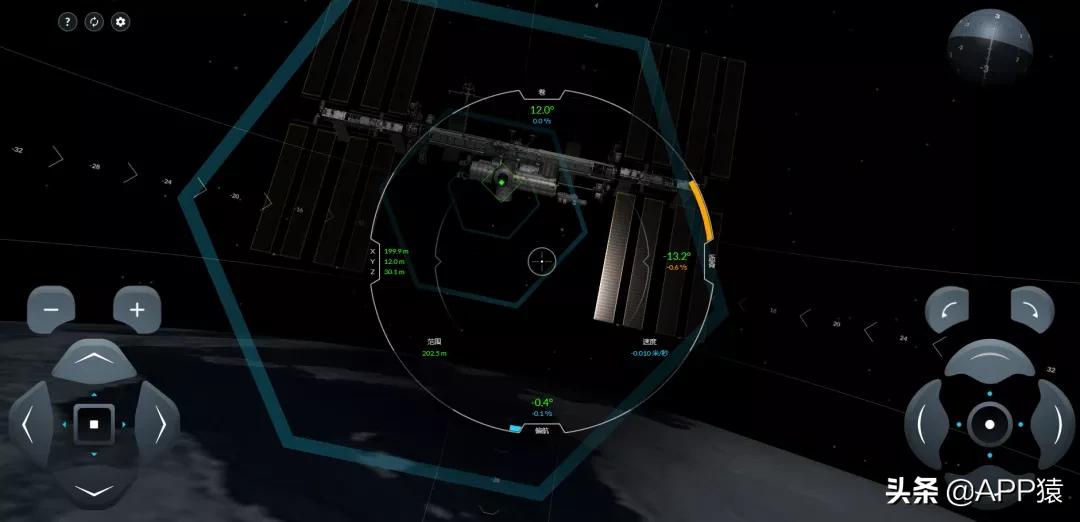Screen dimensions: 1080x522
Task: Translate down with the down chevron button
Action: pyautogui.click(x=94, y=489)
